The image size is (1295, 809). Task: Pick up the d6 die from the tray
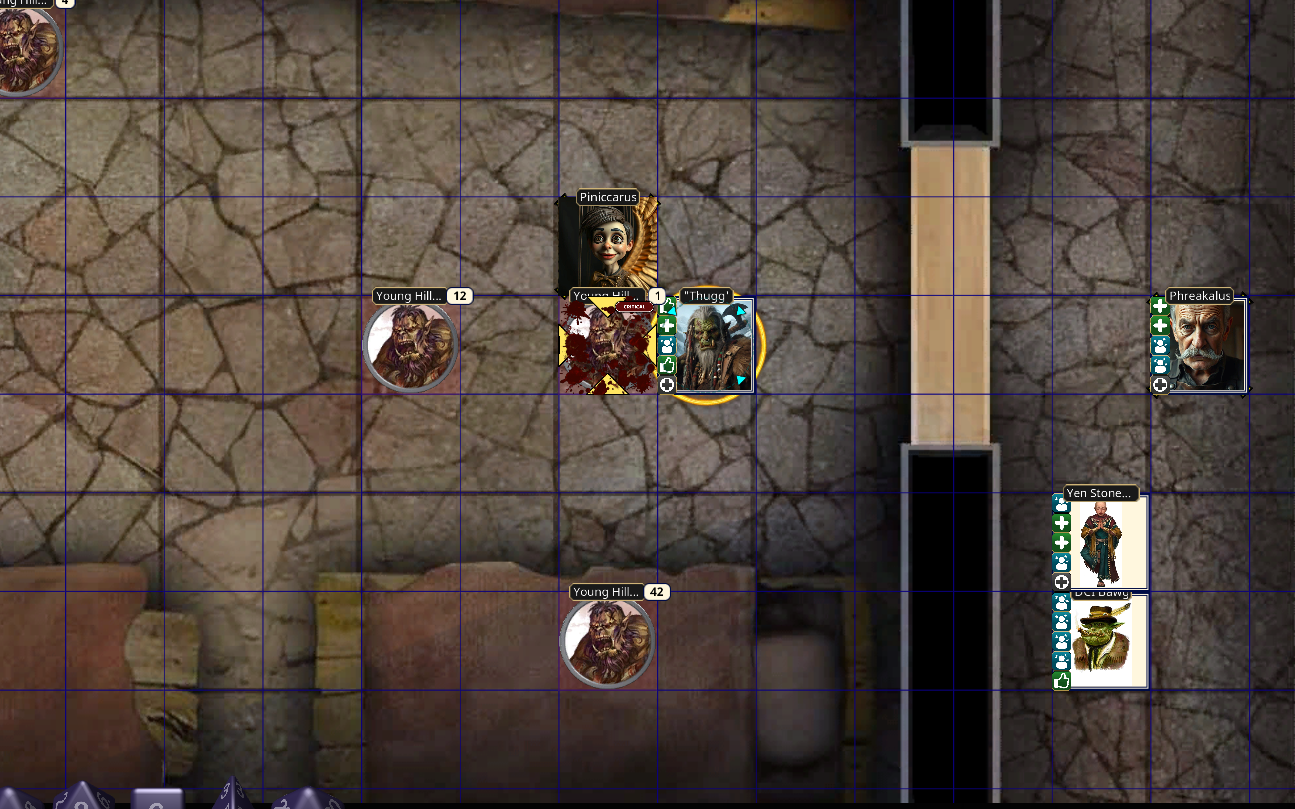pos(157,799)
